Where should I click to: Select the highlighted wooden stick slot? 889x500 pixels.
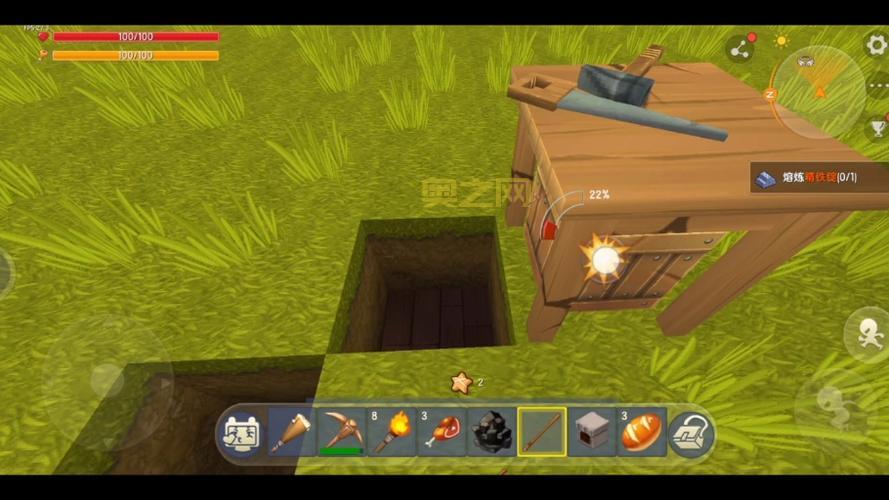[x=542, y=432]
